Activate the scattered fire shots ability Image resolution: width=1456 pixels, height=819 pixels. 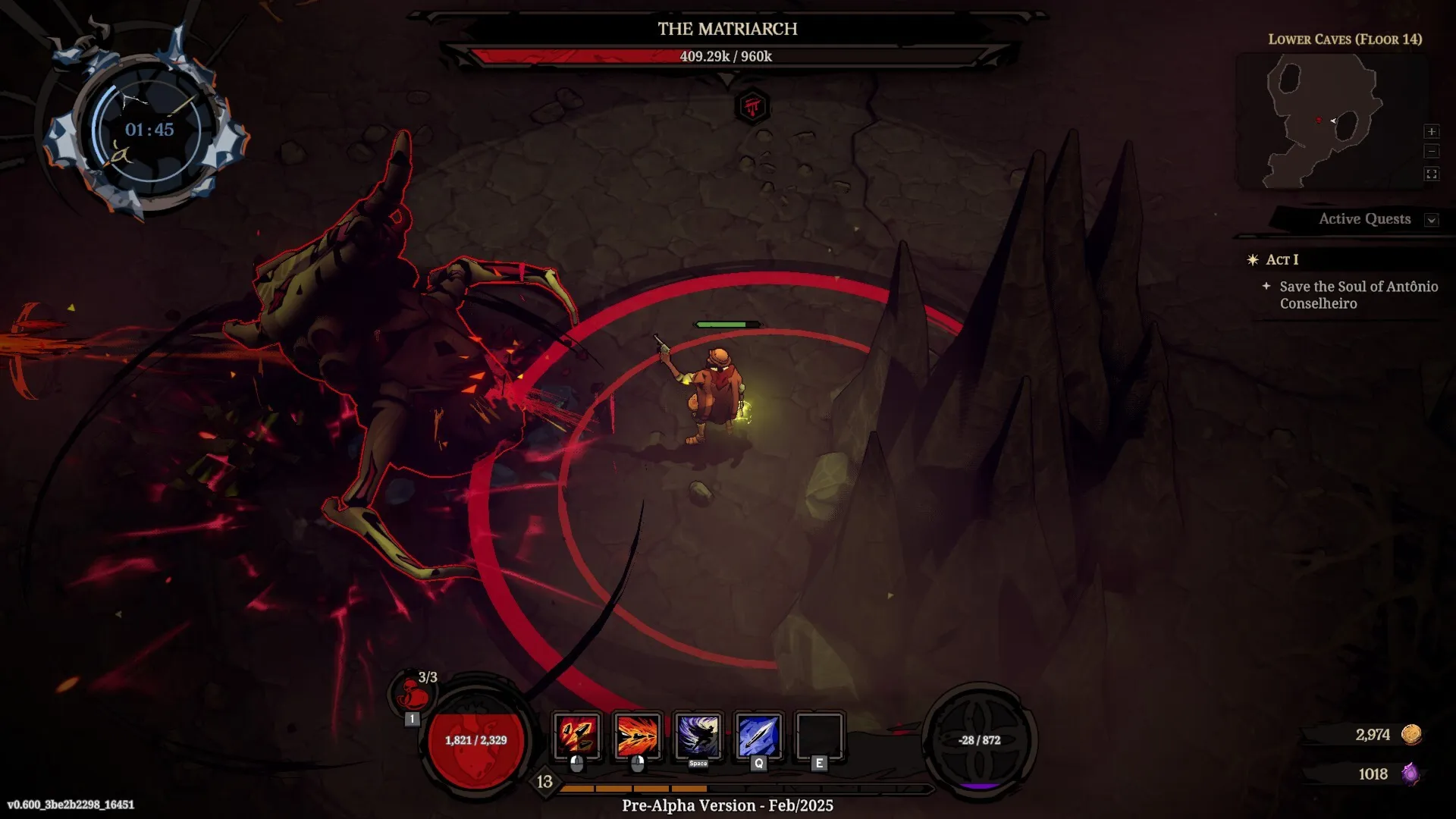click(x=577, y=736)
